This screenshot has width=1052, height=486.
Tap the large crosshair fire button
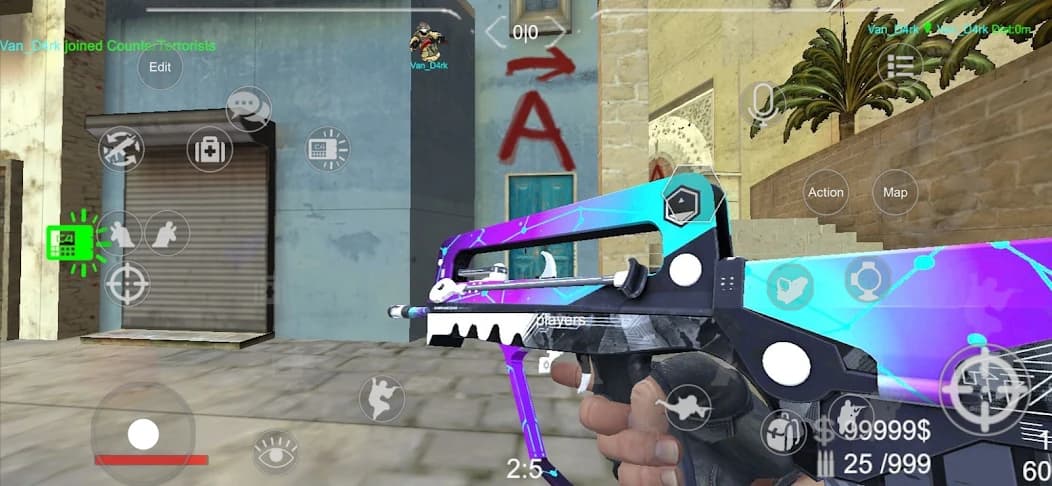pos(985,388)
